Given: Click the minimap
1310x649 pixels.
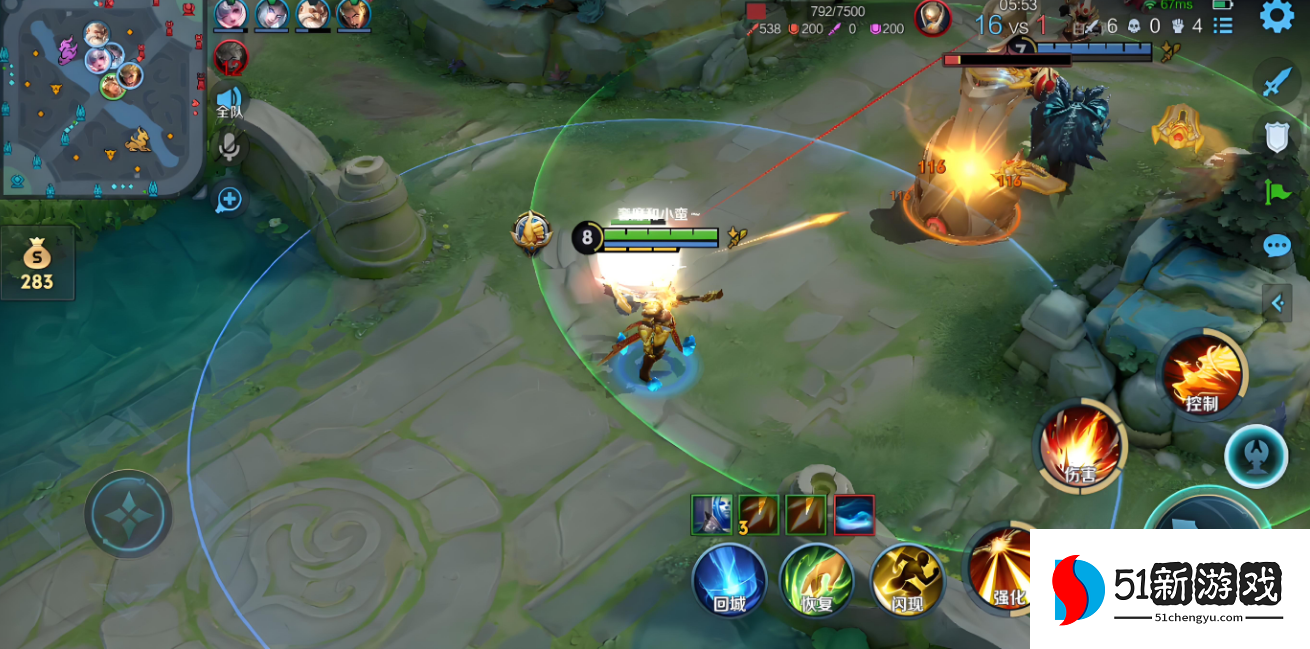Looking at the screenshot, I should (102, 97).
